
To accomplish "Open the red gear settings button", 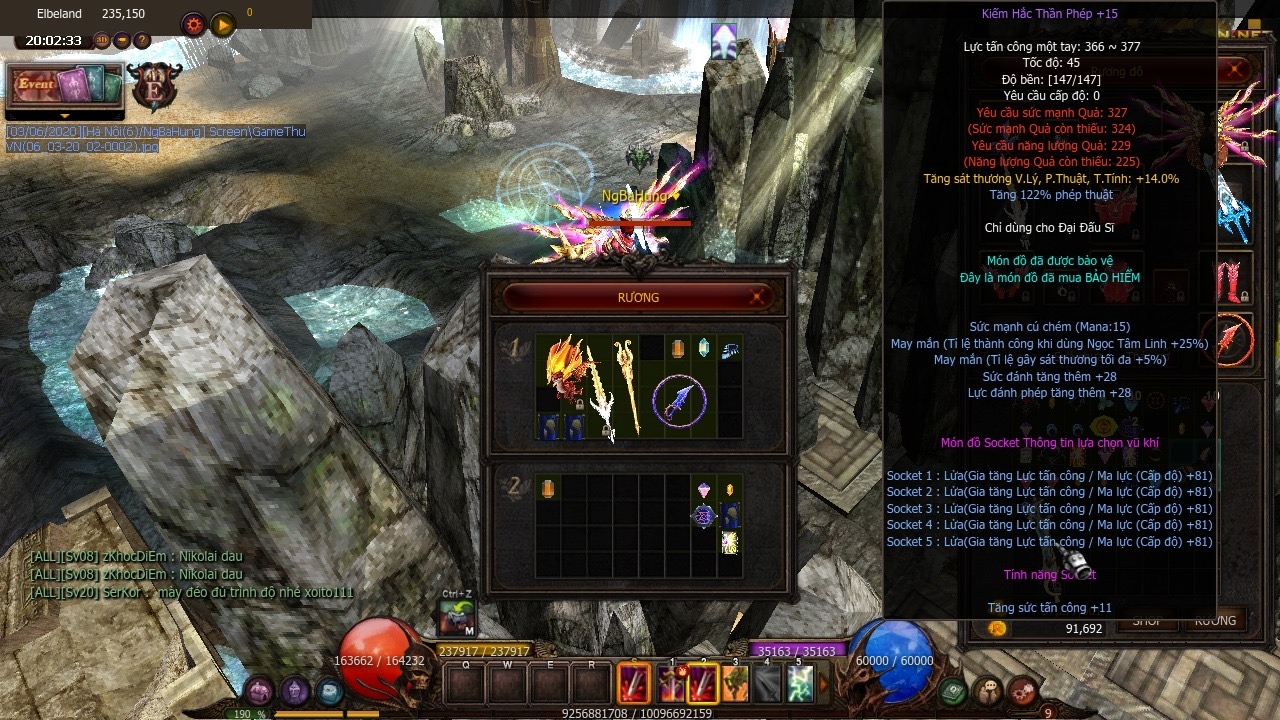I will tap(193, 25).
